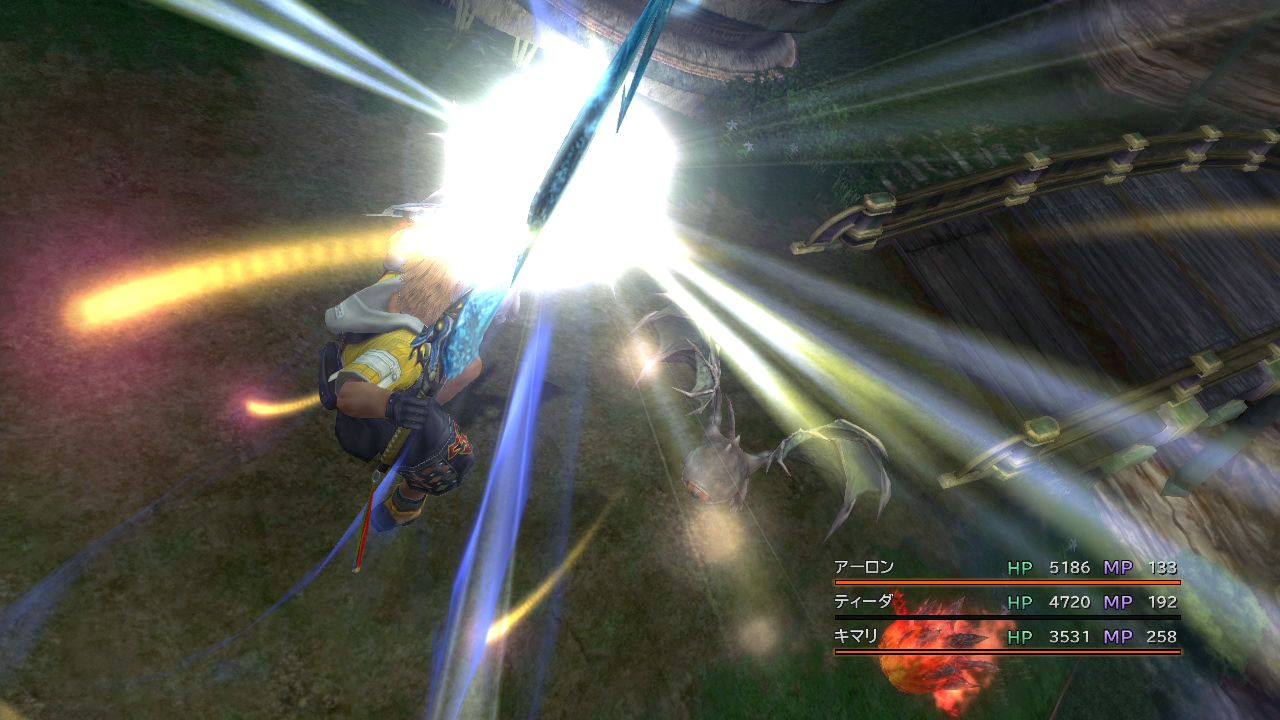This screenshot has height=720, width=1280.
Task: Click ティーダ's MP value of 192
Action: pos(1166,601)
